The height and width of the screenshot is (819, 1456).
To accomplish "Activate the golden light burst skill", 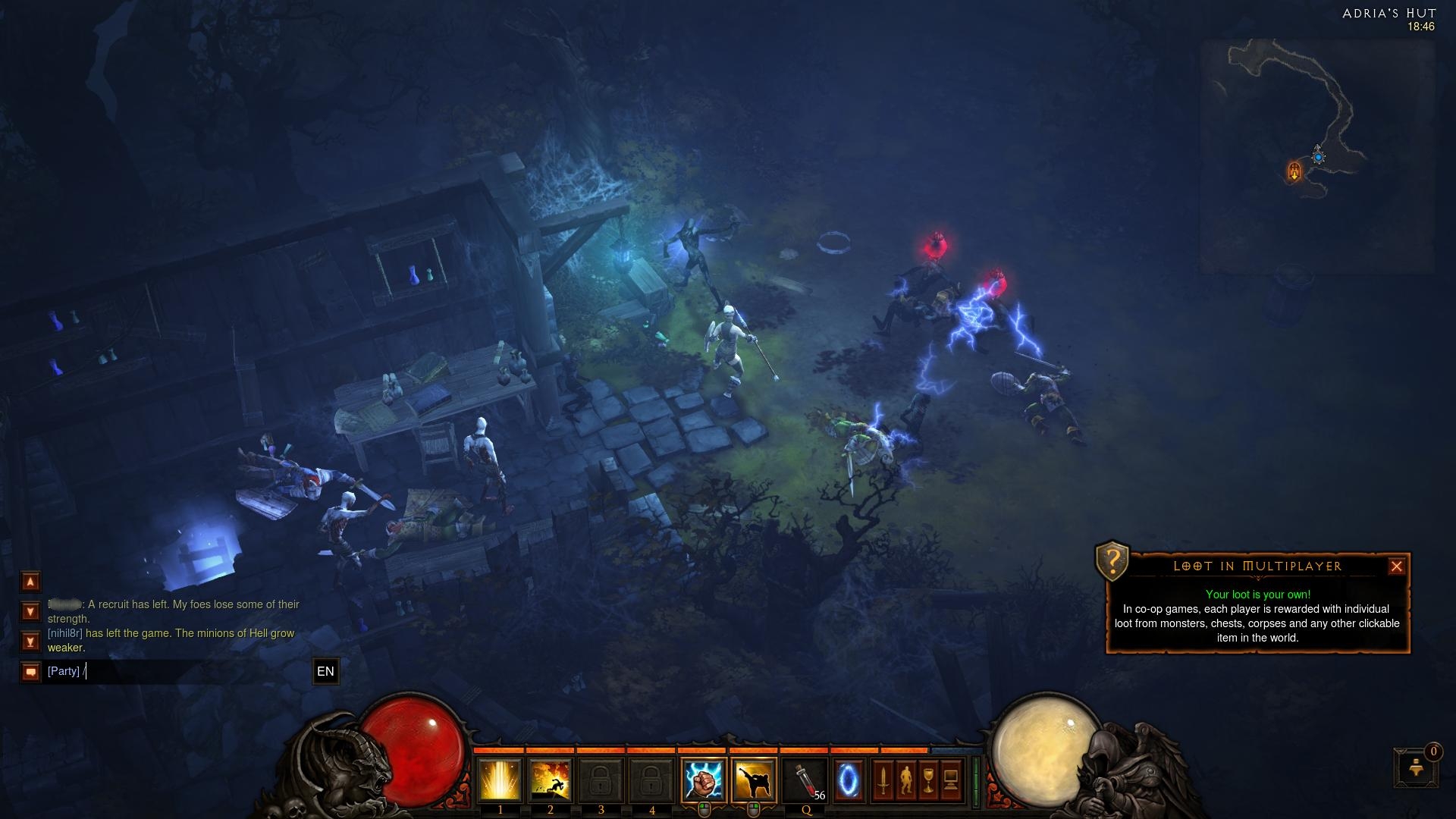I will click(500, 780).
